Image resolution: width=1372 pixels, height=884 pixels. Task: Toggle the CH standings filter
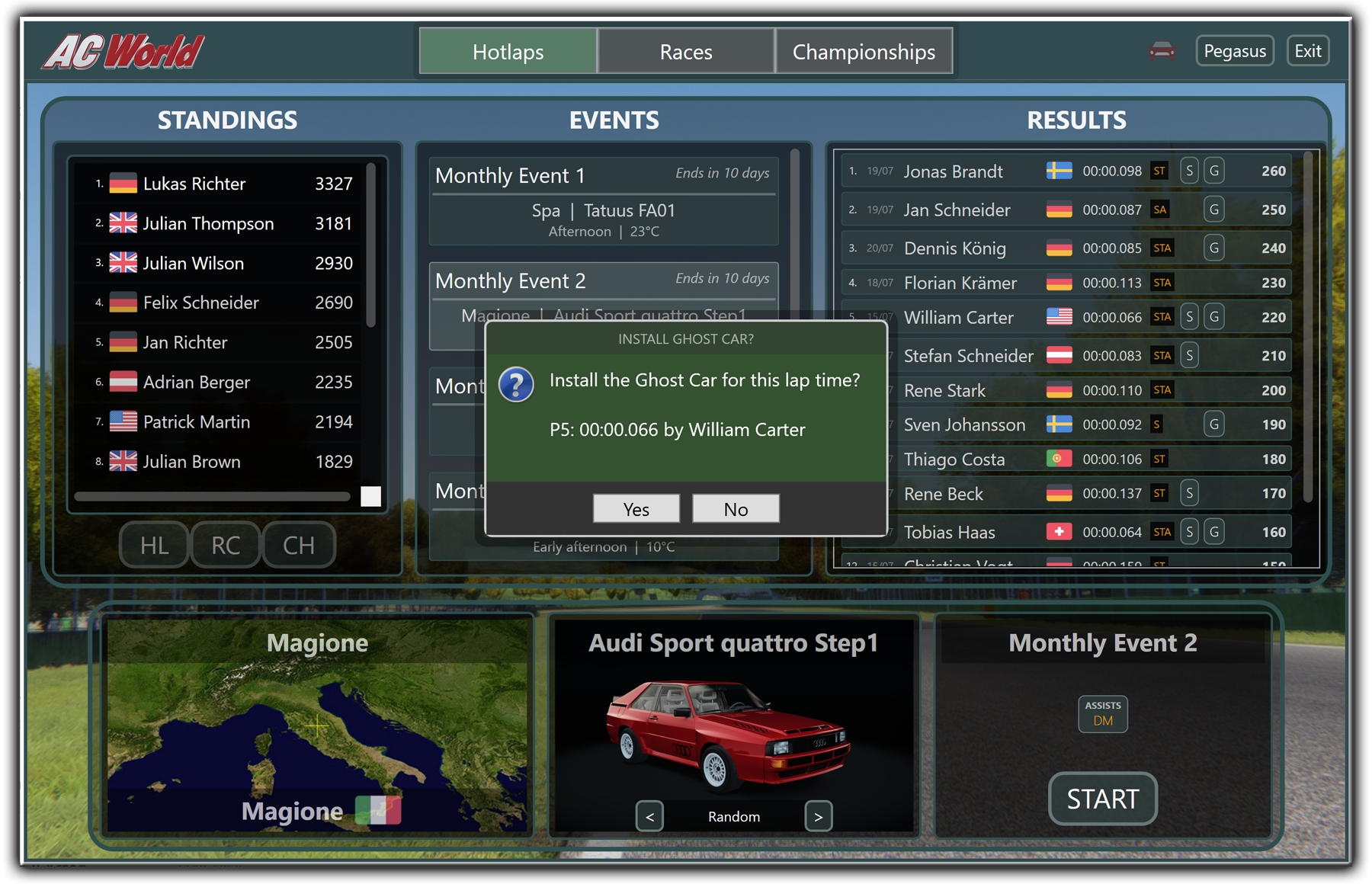coord(298,545)
